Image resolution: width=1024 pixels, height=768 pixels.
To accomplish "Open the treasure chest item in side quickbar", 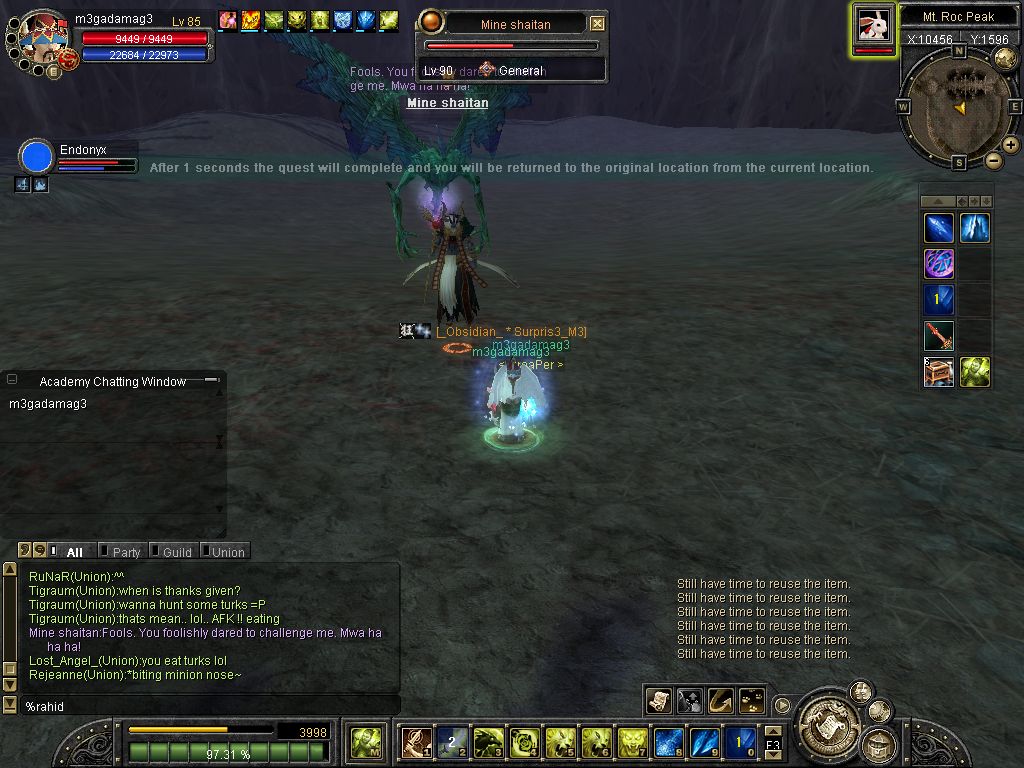I will point(939,372).
